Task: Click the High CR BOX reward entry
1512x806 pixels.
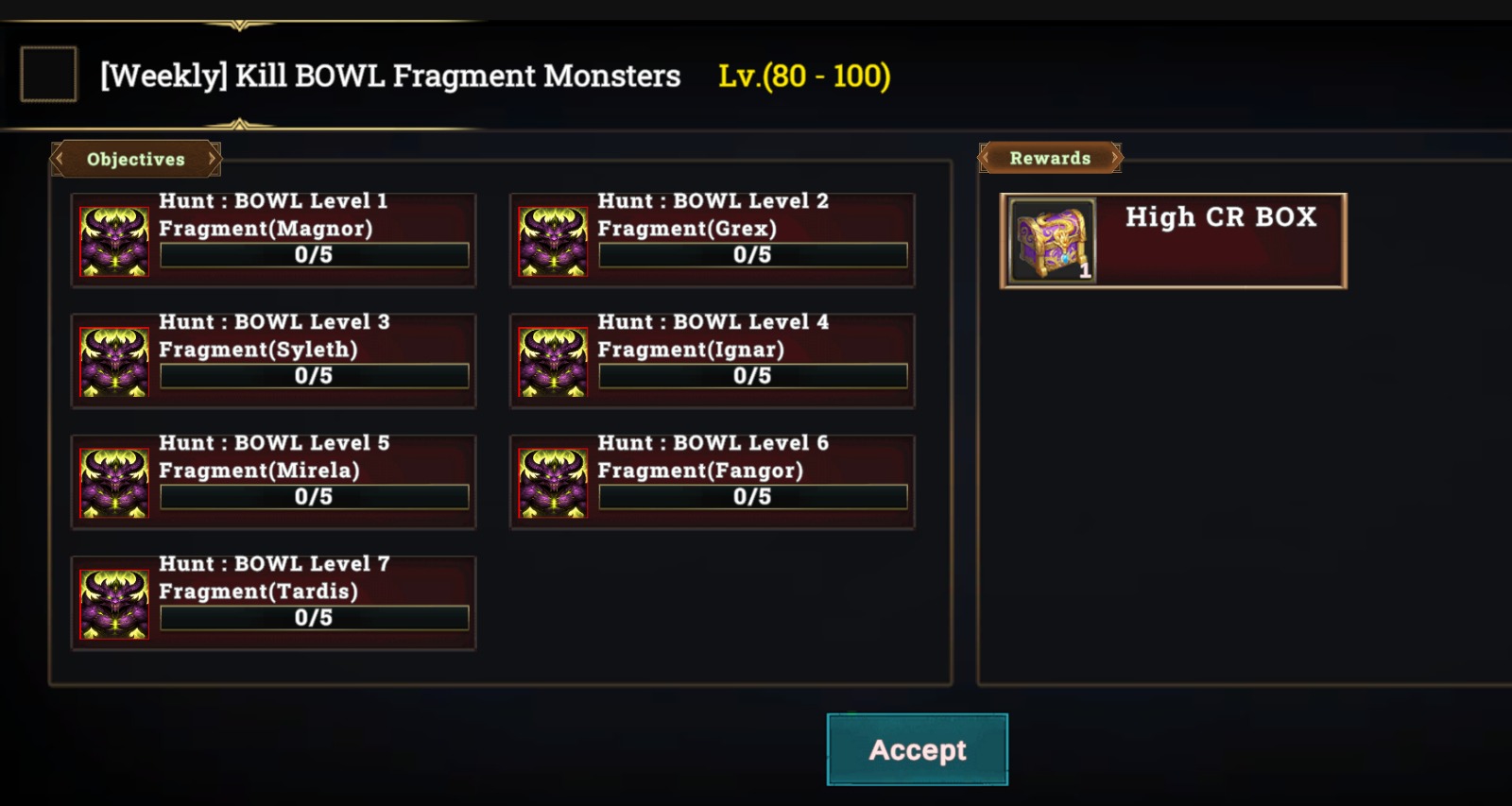Action: (x=1172, y=239)
